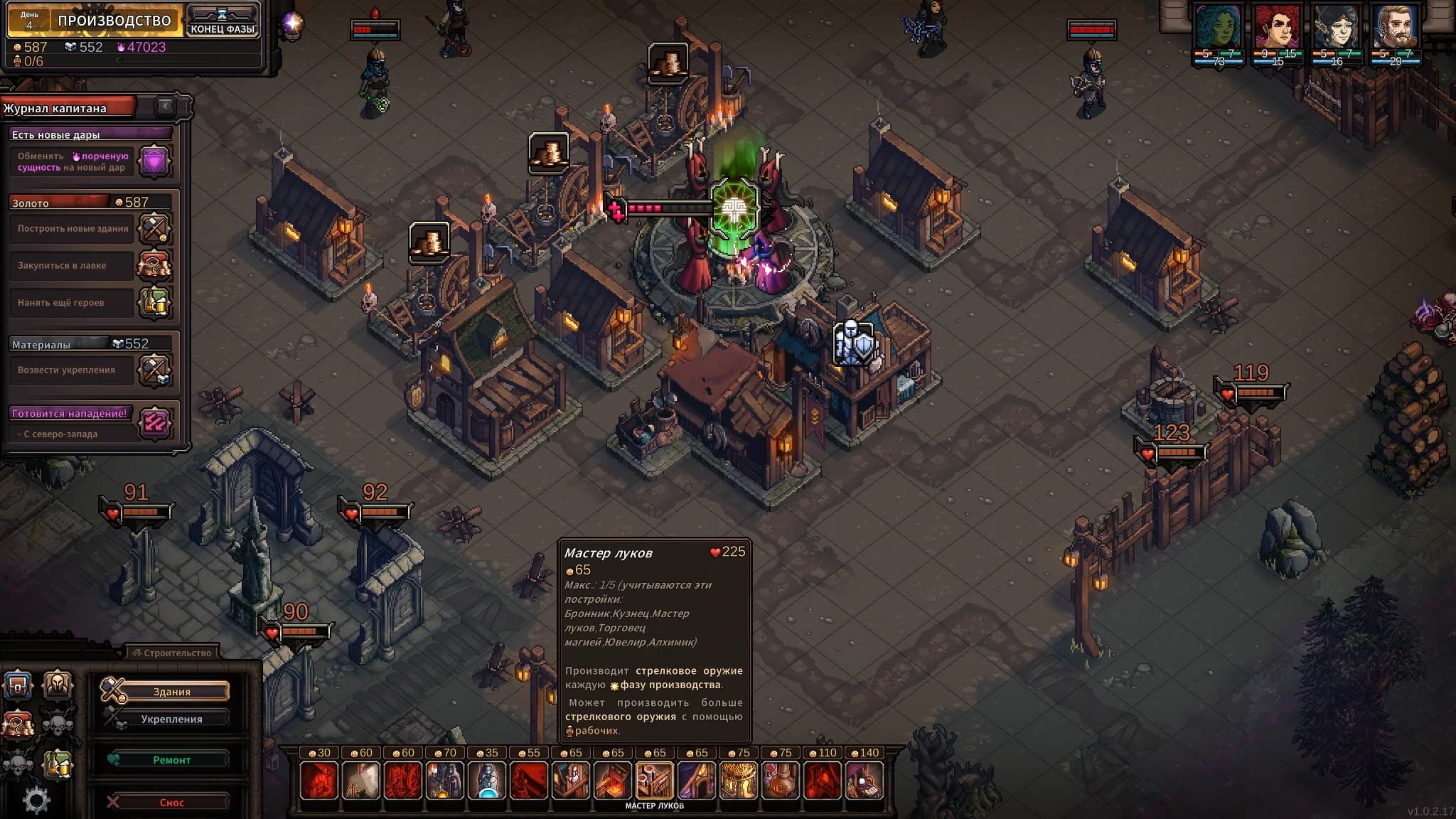Select the Здания construction category
This screenshot has width=1456, height=819.
171,691
